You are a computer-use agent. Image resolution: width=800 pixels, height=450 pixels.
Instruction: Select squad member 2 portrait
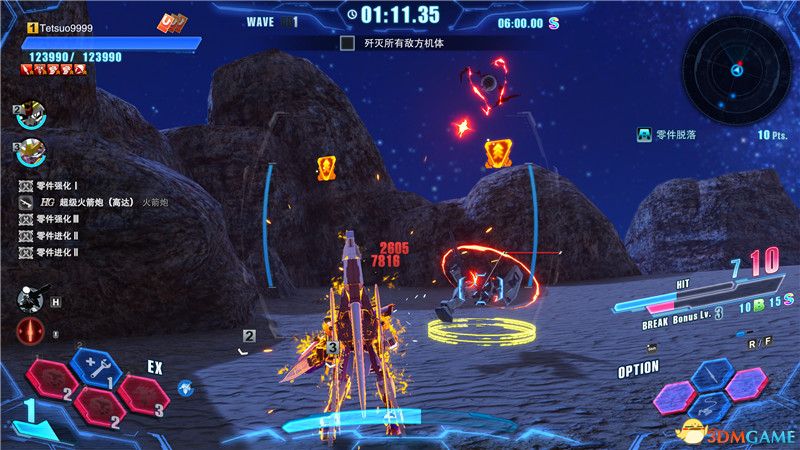[x=30, y=115]
